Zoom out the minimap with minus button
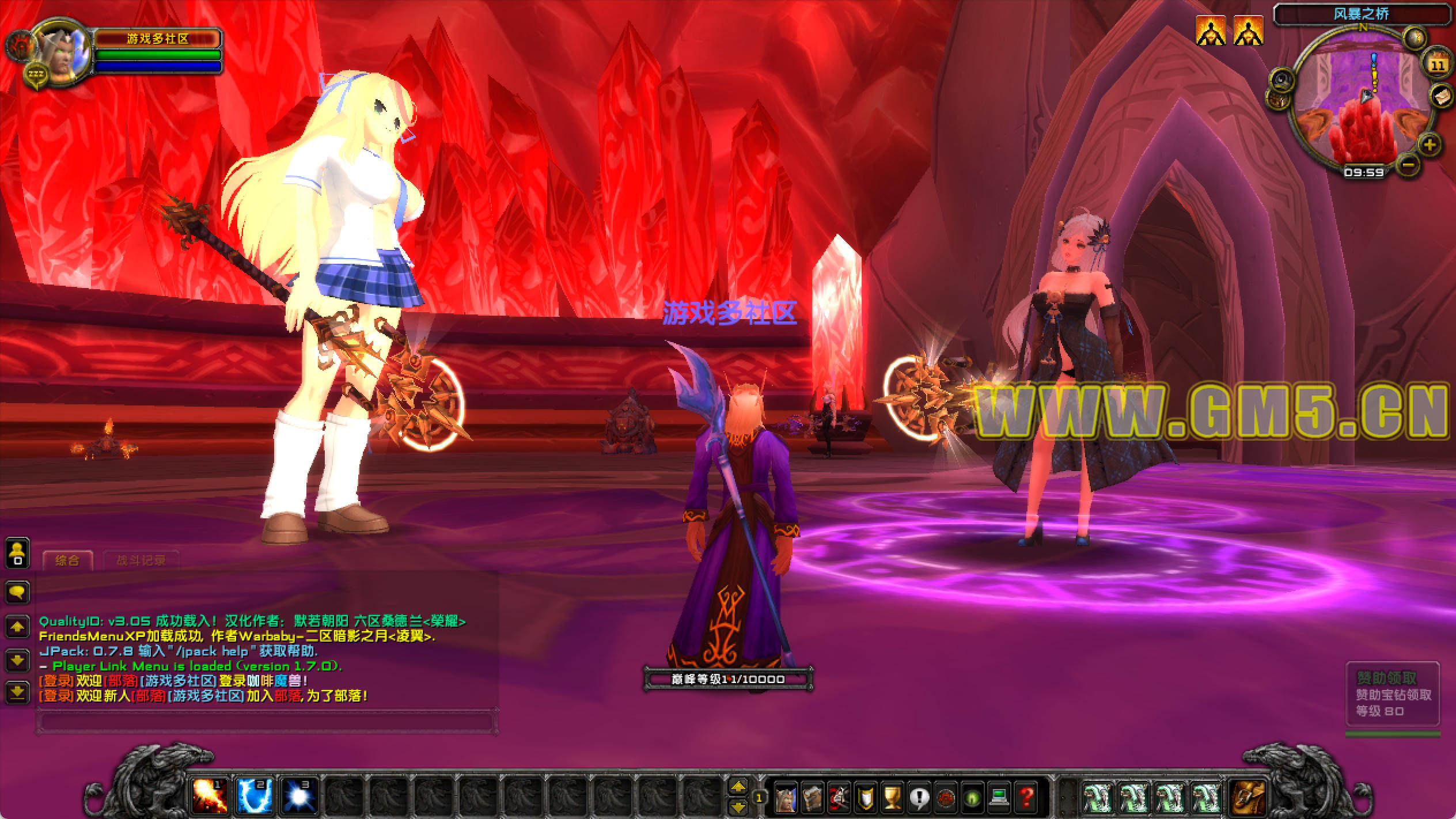This screenshot has height=819, width=1456. [1408, 165]
